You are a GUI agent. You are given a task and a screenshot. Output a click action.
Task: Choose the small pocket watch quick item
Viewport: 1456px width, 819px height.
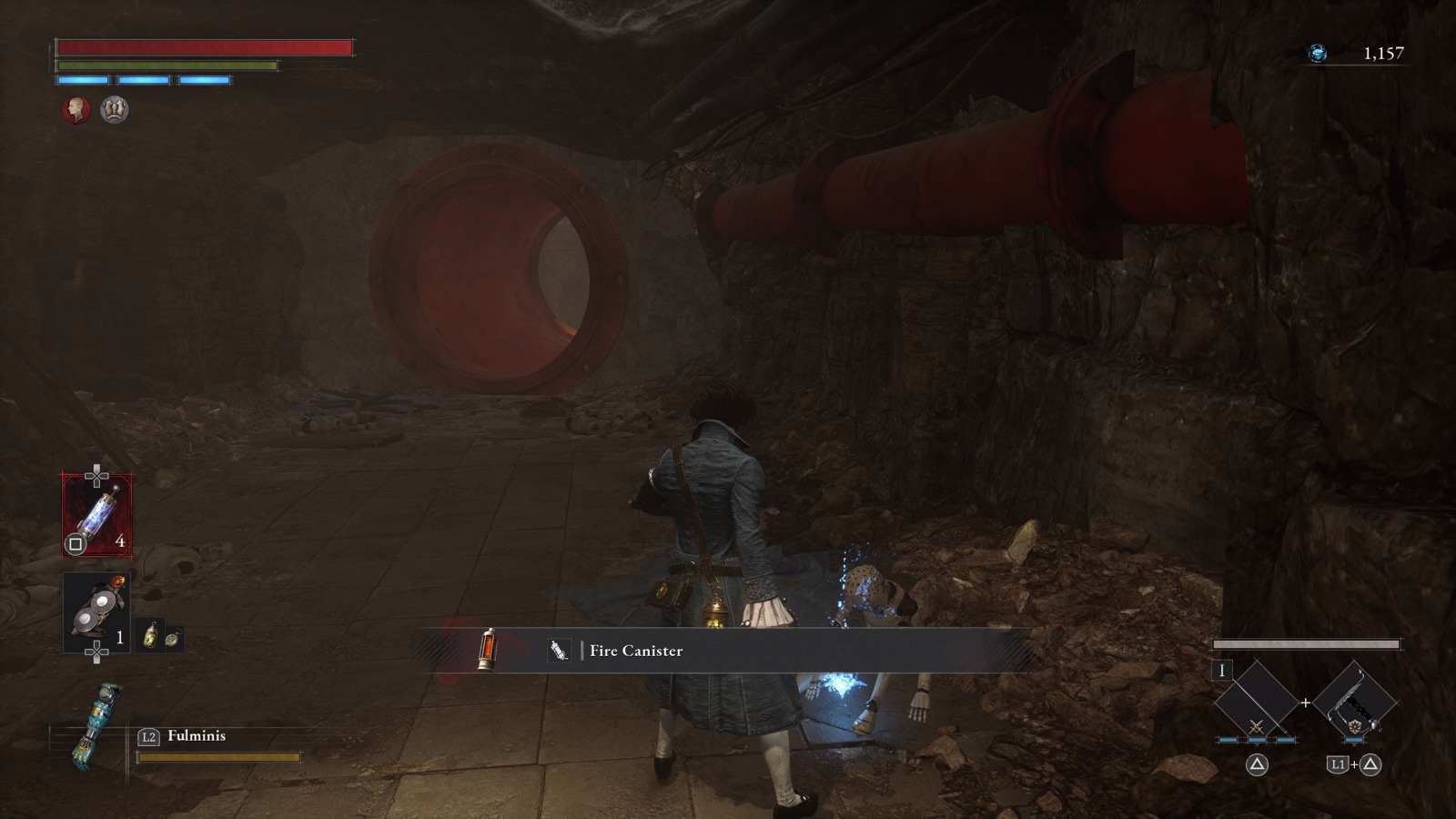tap(172, 638)
